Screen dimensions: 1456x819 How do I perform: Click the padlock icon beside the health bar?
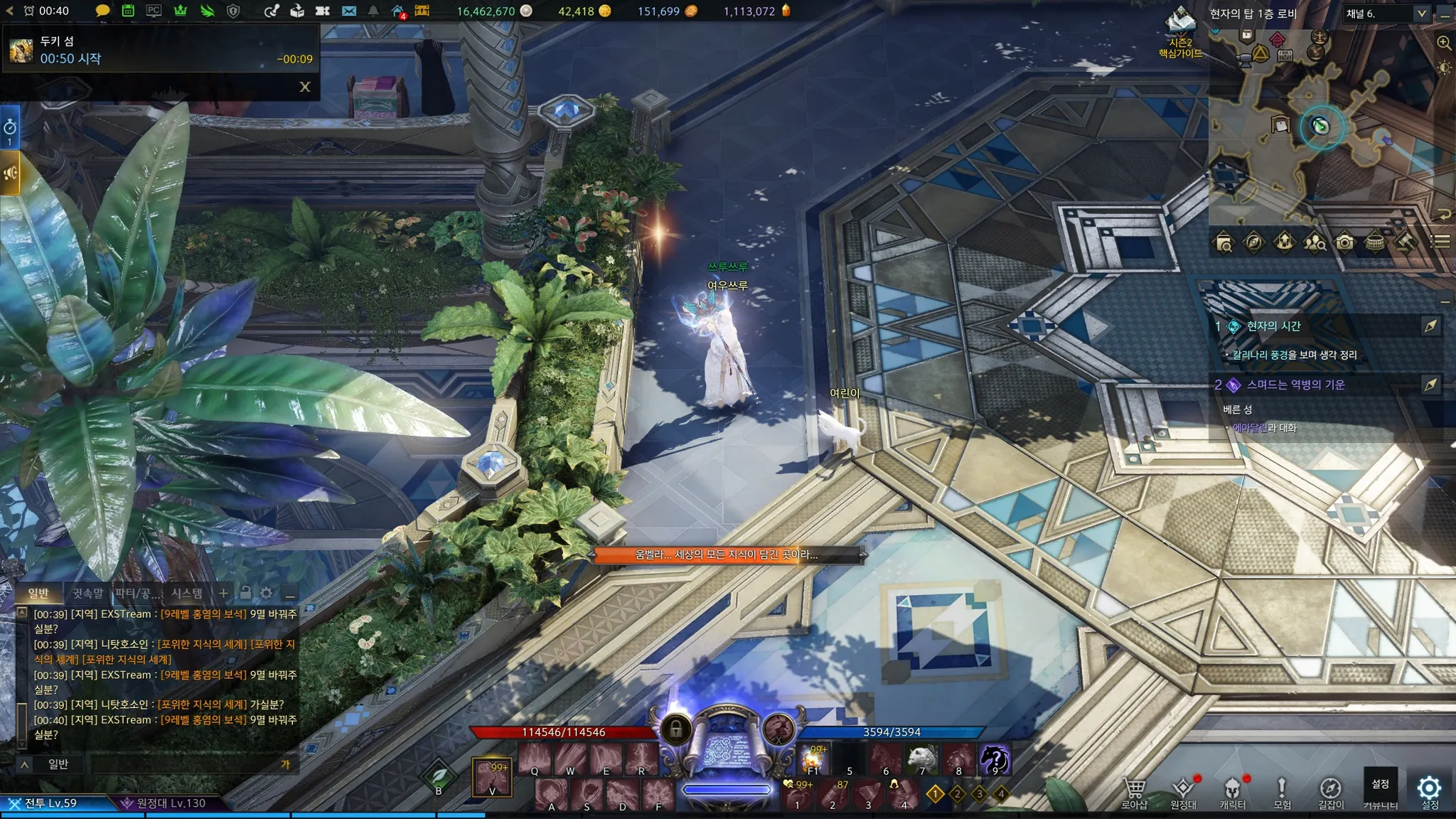[675, 729]
